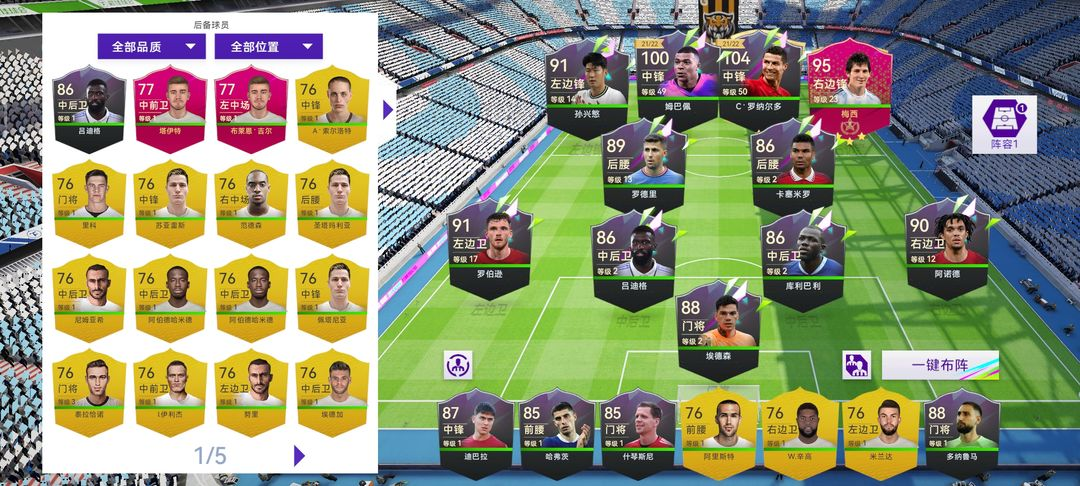Pick 阿诺德 right back card

coord(945,248)
